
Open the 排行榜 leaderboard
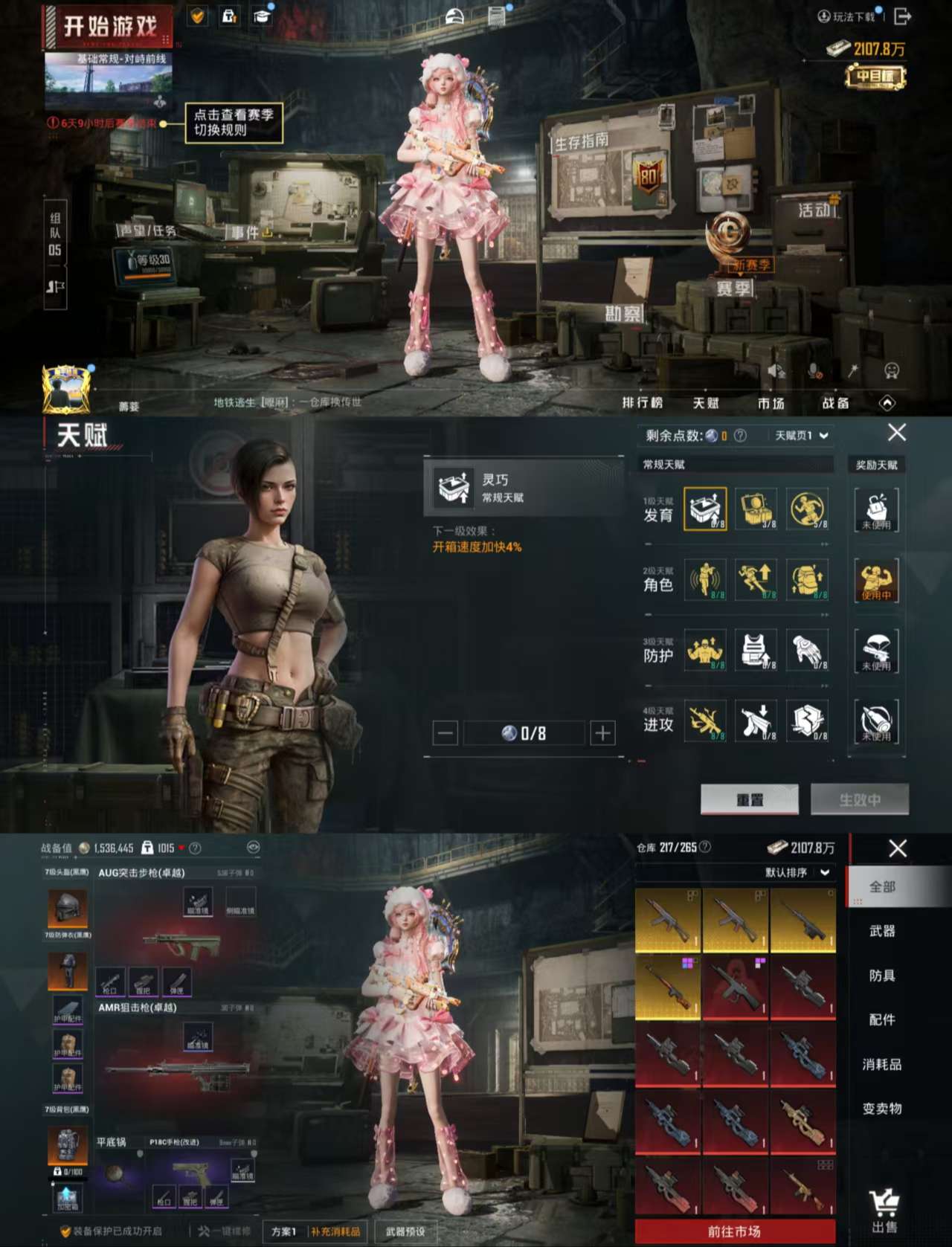coord(642,403)
